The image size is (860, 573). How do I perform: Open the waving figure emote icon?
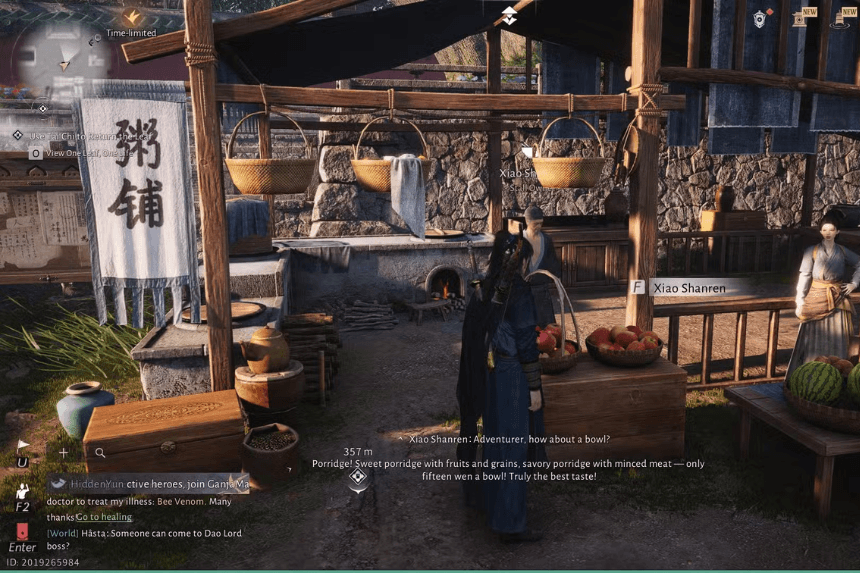coord(23,491)
